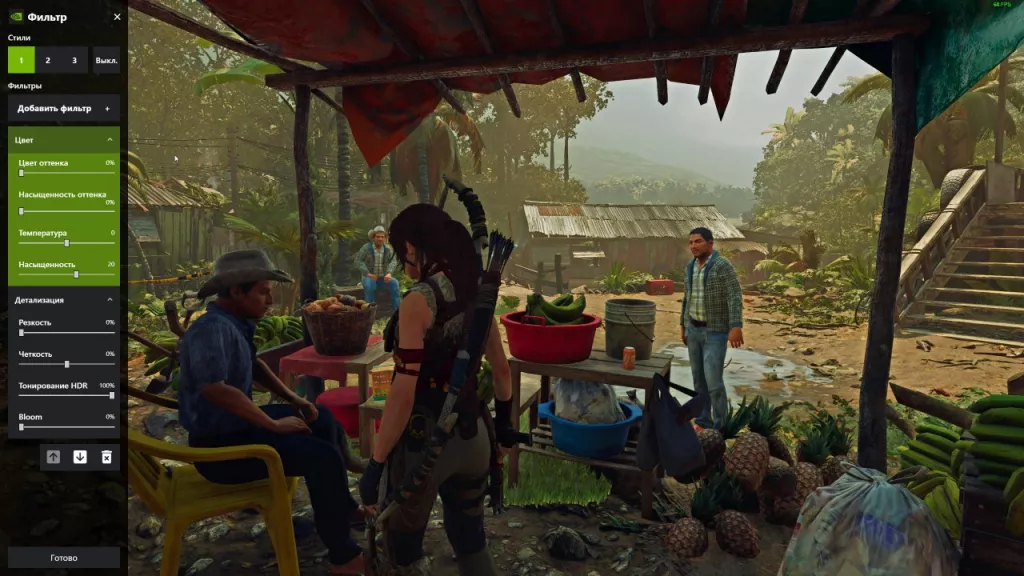Move the filter up with the arrow

pyautogui.click(x=53, y=457)
